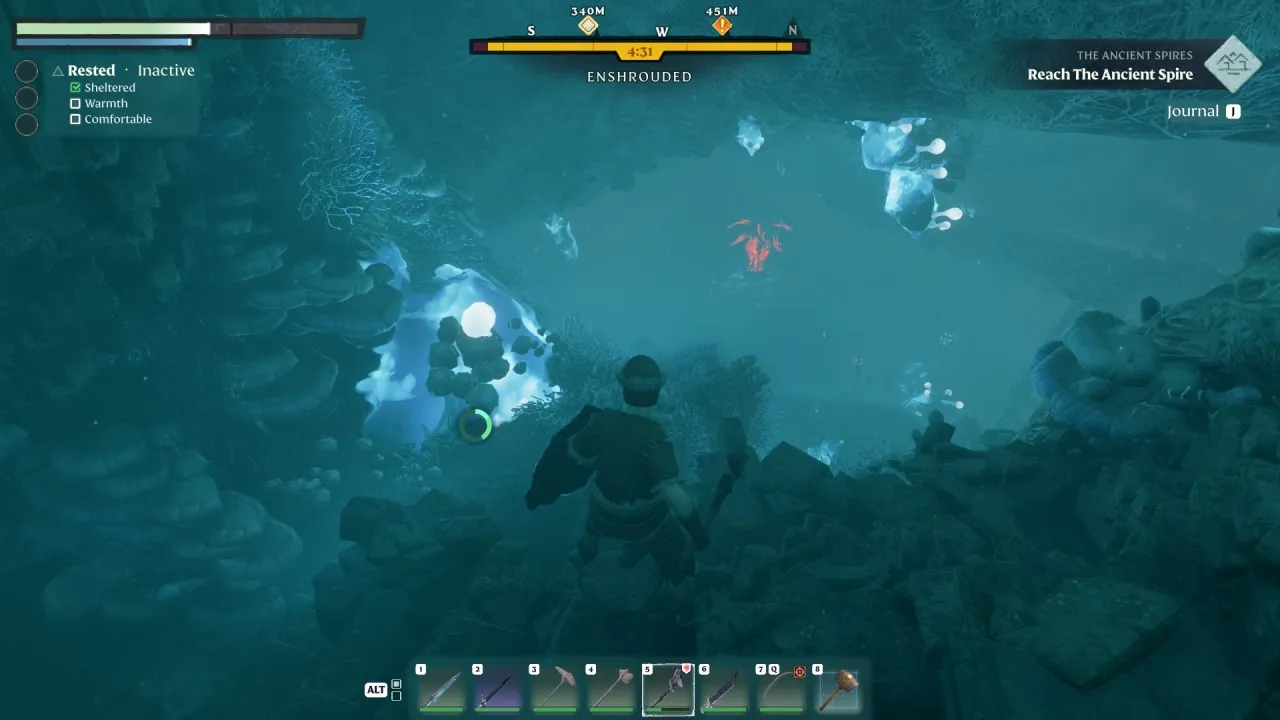This screenshot has width=1280, height=720.
Task: Equip the dark sword in slot 2
Action: 498,690
